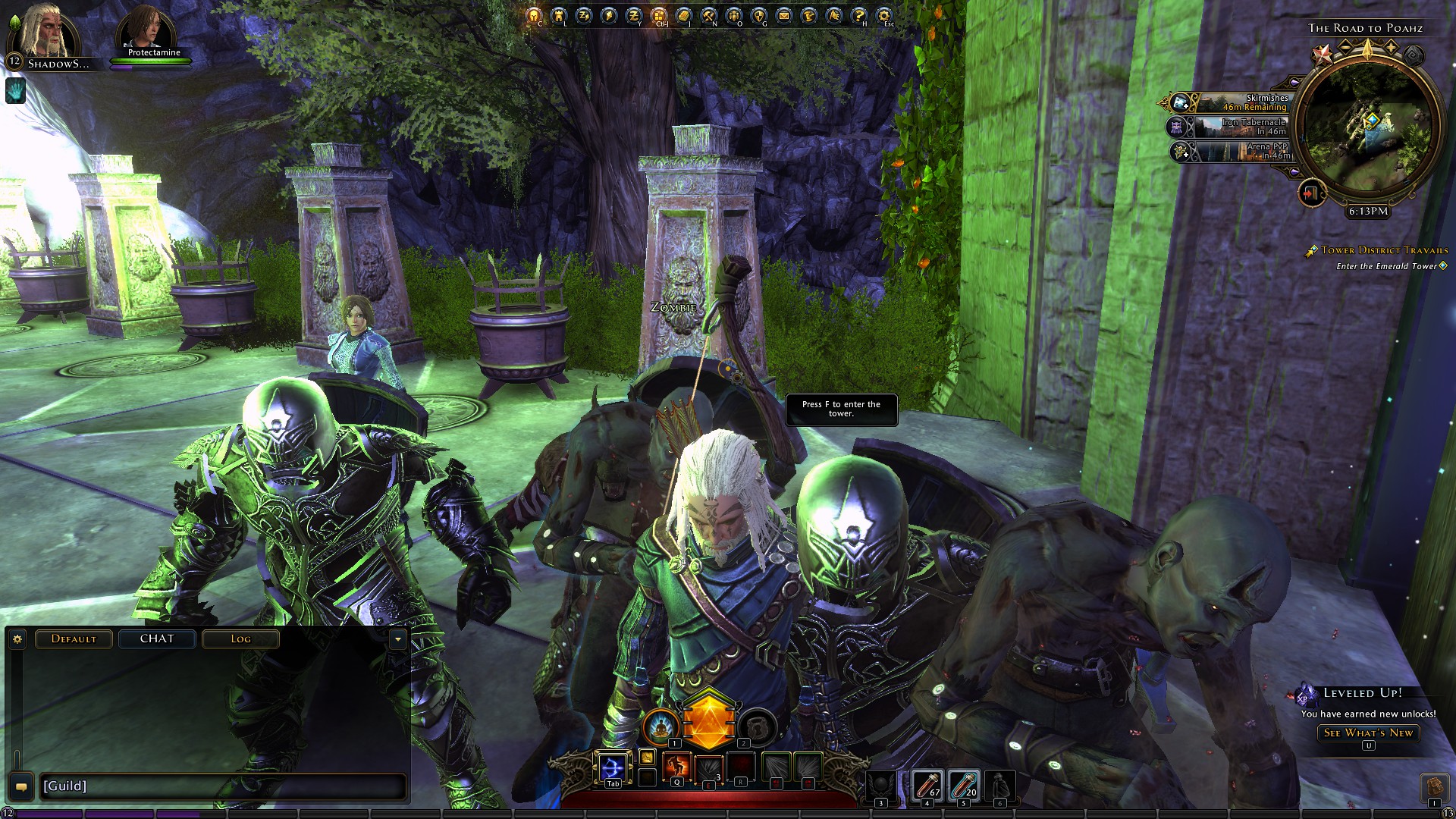This screenshot has height=819, width=1456.
Task: Use the red potion with 67 count
Action: click(927, 786)
